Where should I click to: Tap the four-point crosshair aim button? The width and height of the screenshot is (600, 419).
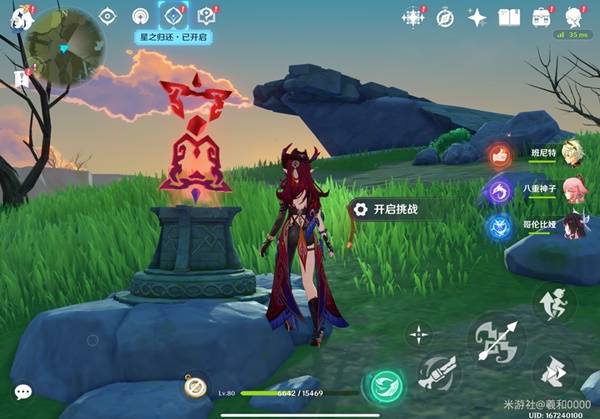[x=419, y=335]
